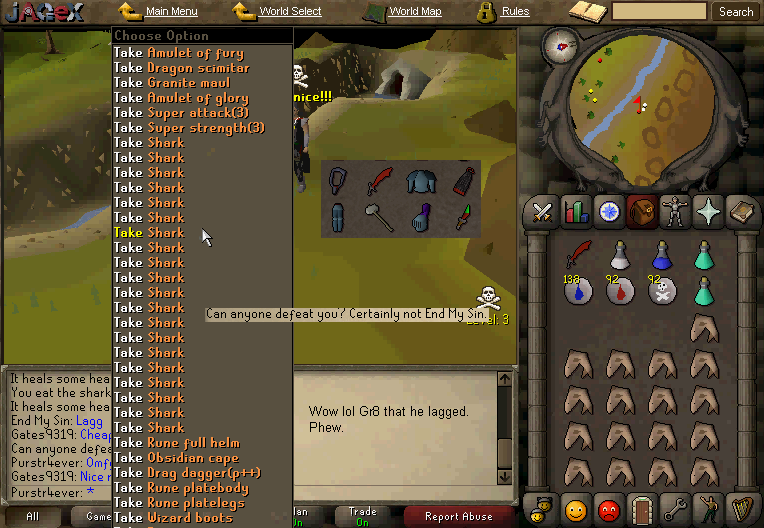Show the Rules page

click(x=515, y=12)
